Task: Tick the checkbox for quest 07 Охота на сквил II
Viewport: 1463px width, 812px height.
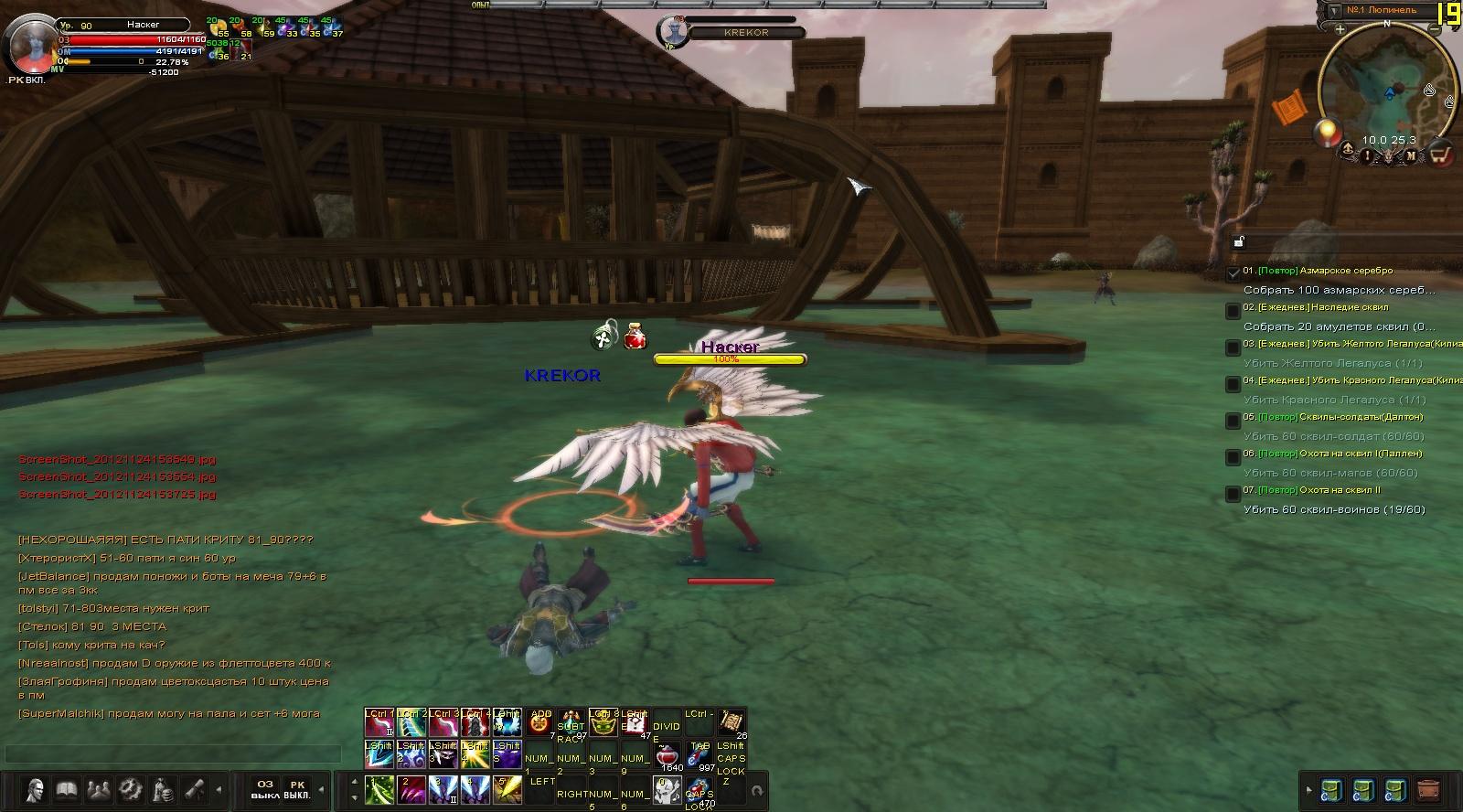Action: 1233,494
